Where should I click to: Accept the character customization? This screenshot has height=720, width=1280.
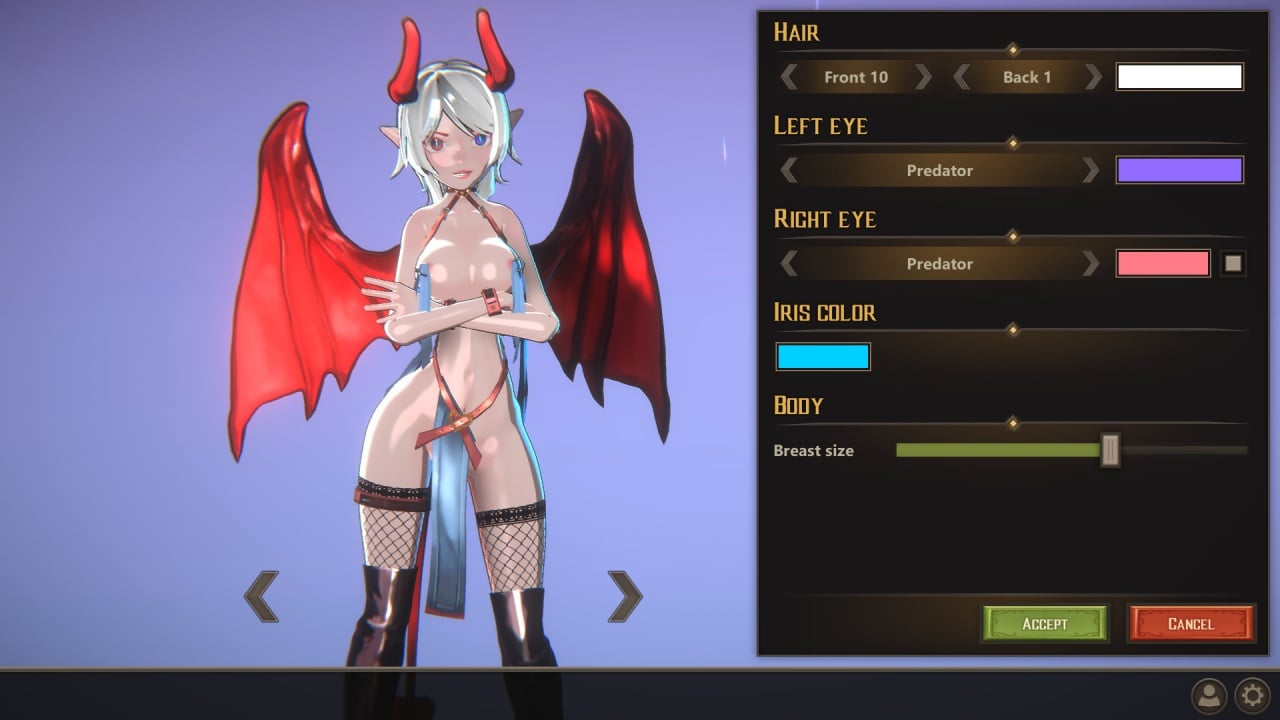(x=1045, y=623)
